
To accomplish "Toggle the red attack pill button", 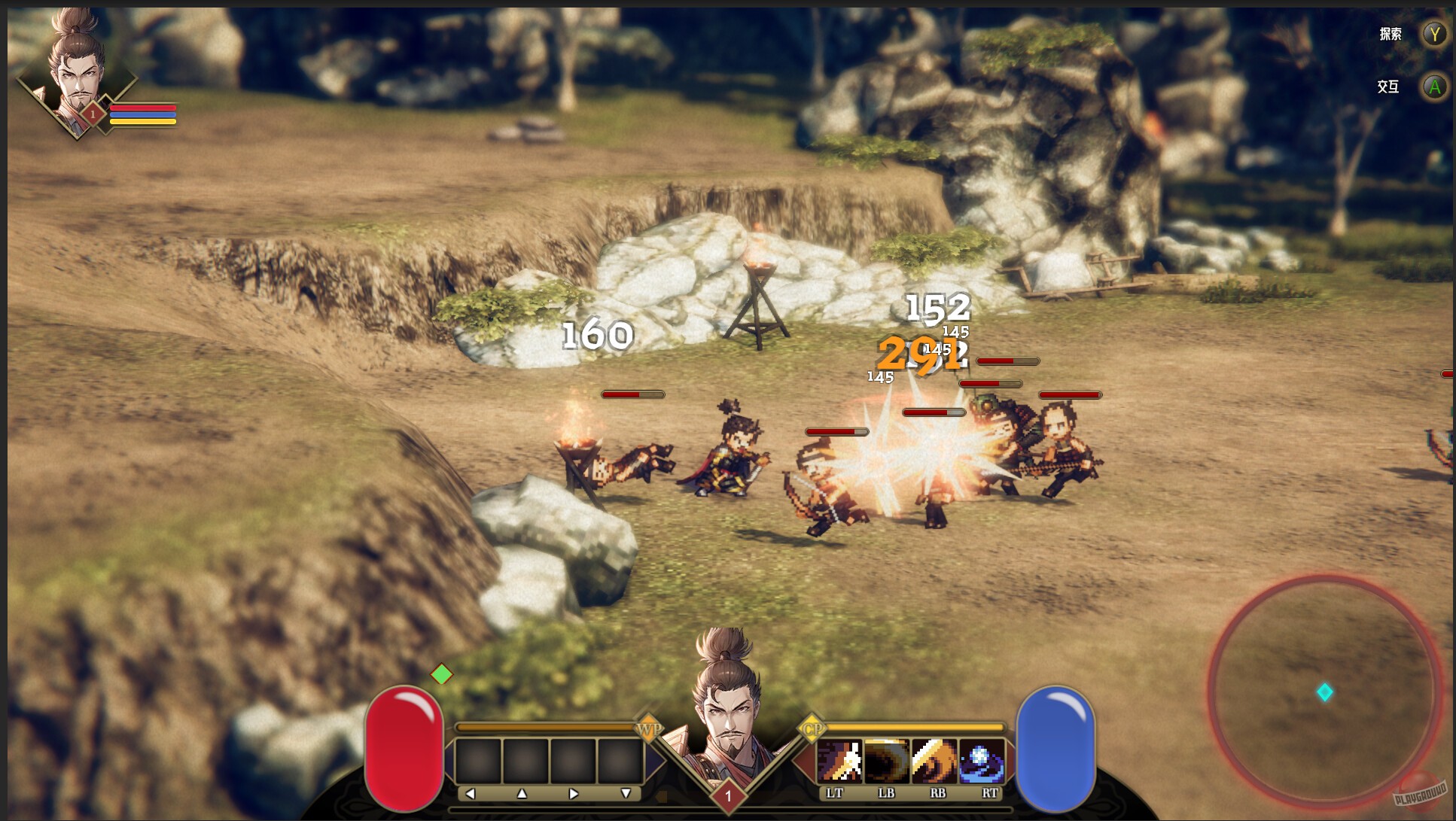I will pos(406,745).
